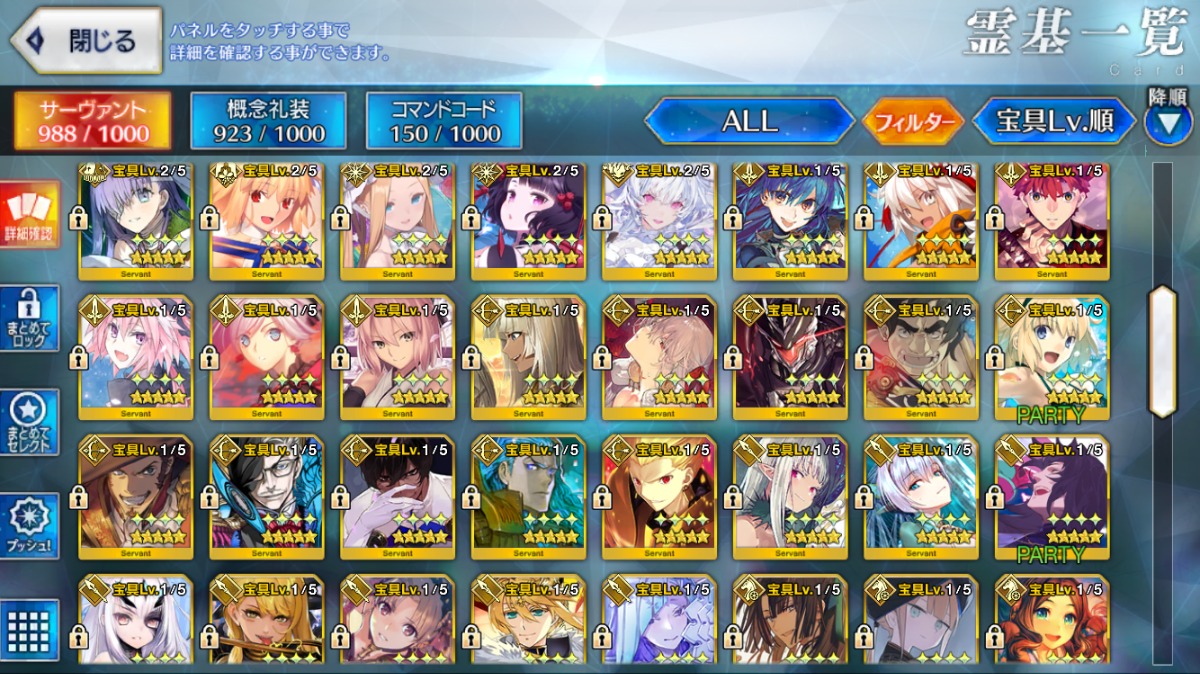Choose the まとめてロック button

(30, 318)
